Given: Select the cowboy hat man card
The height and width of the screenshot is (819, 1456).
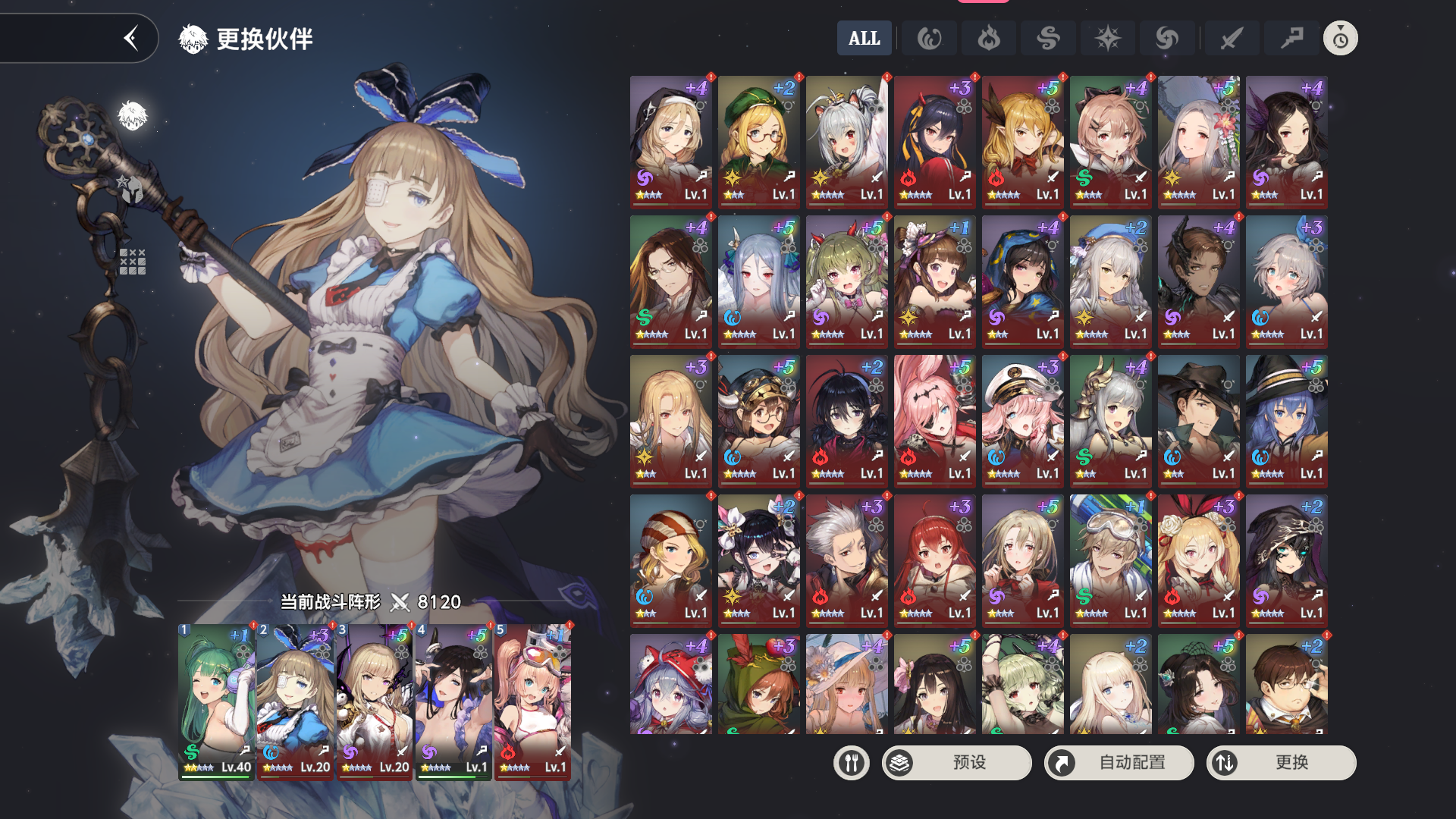Looking at the screenshot, I should click(1198, 420).
